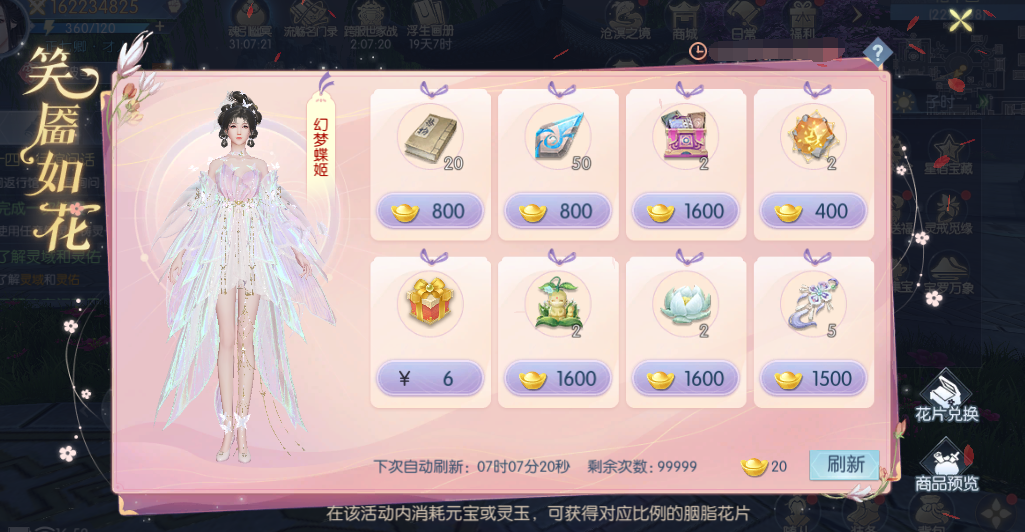Screen dimensions: 1025x532
Task: Open 商品预览 item preview
Action: tap(946, 467)
